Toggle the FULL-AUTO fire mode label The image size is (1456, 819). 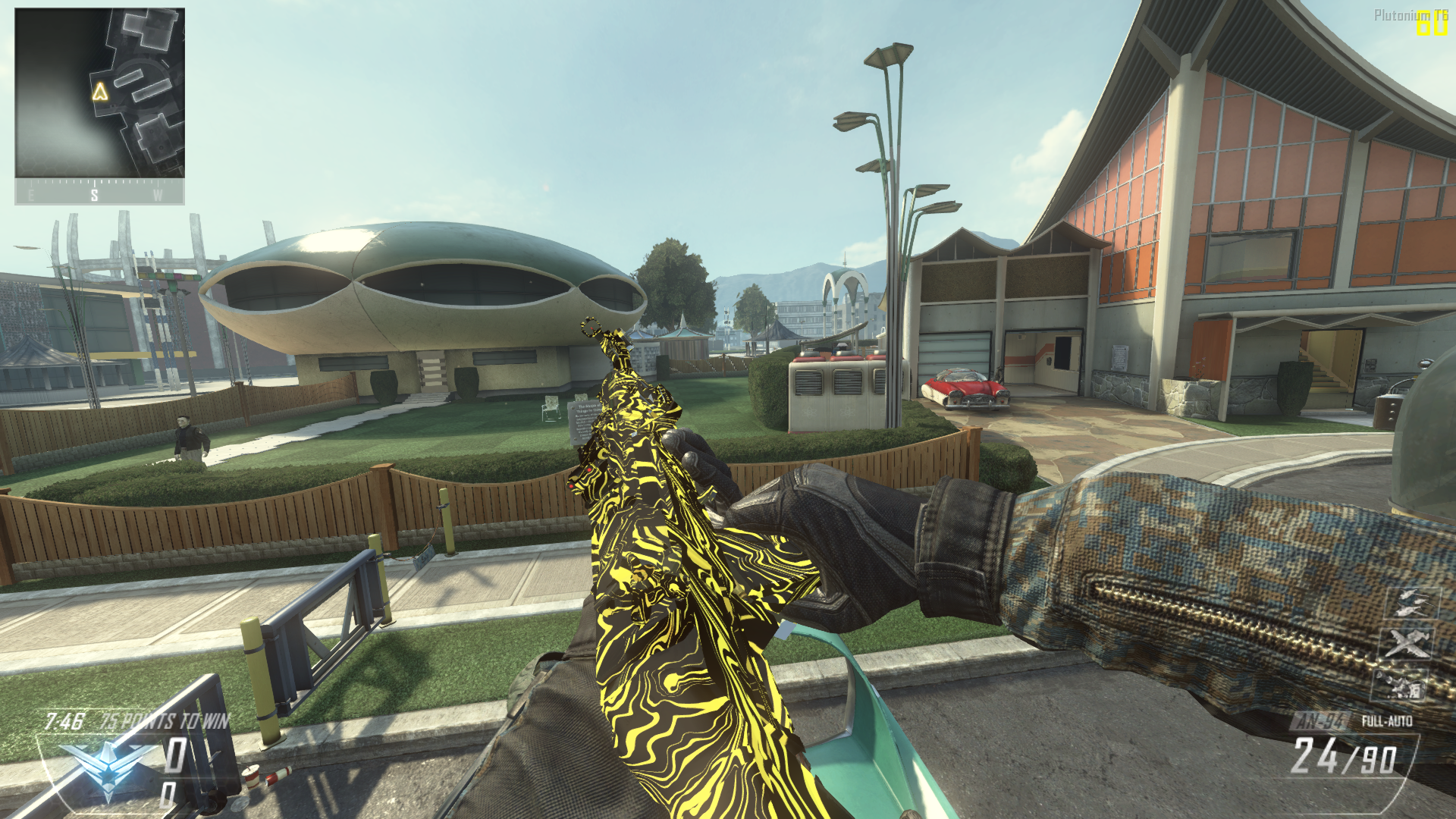[1387, 720]
